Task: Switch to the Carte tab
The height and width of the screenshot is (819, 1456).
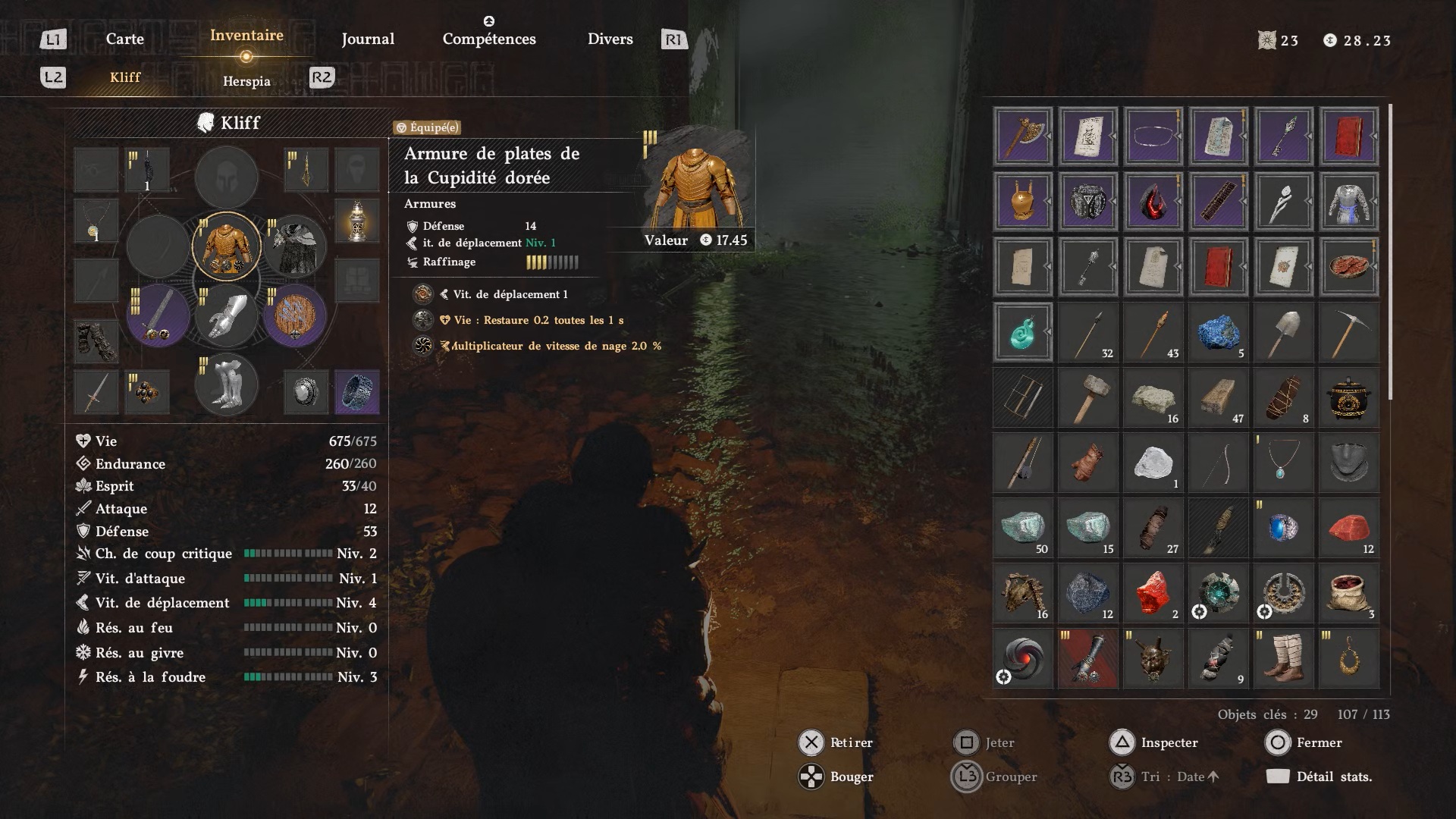Action: tap(124, 39)
